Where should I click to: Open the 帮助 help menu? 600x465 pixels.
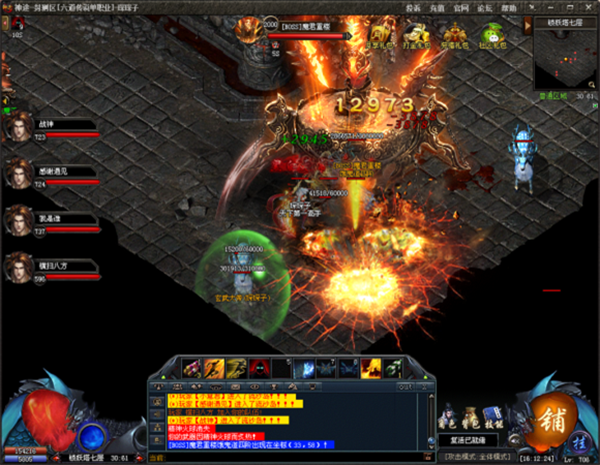(509, 7)
